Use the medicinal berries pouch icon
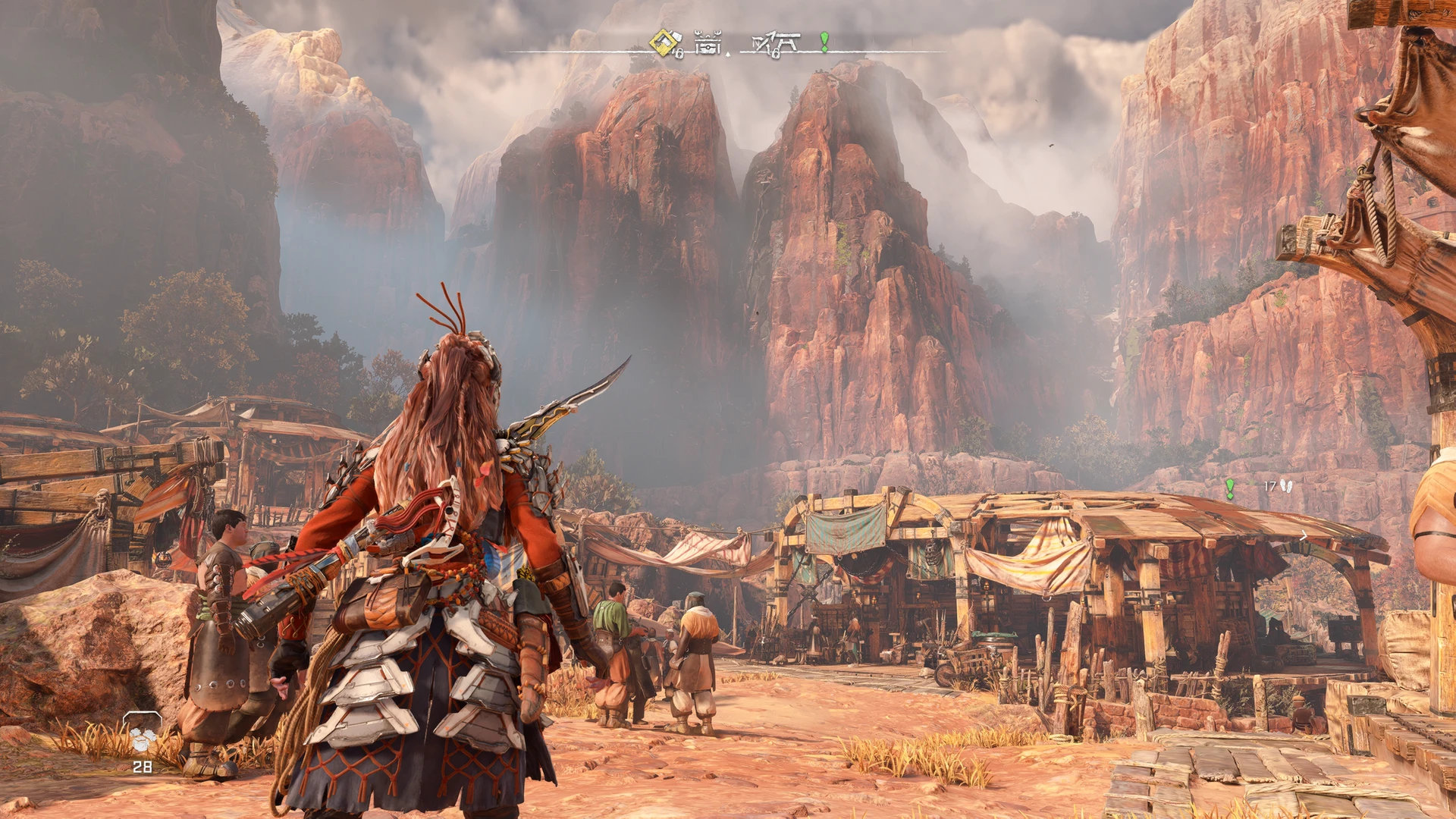The height and width of the screenshot is (819, 1456). tap(143, 735)
